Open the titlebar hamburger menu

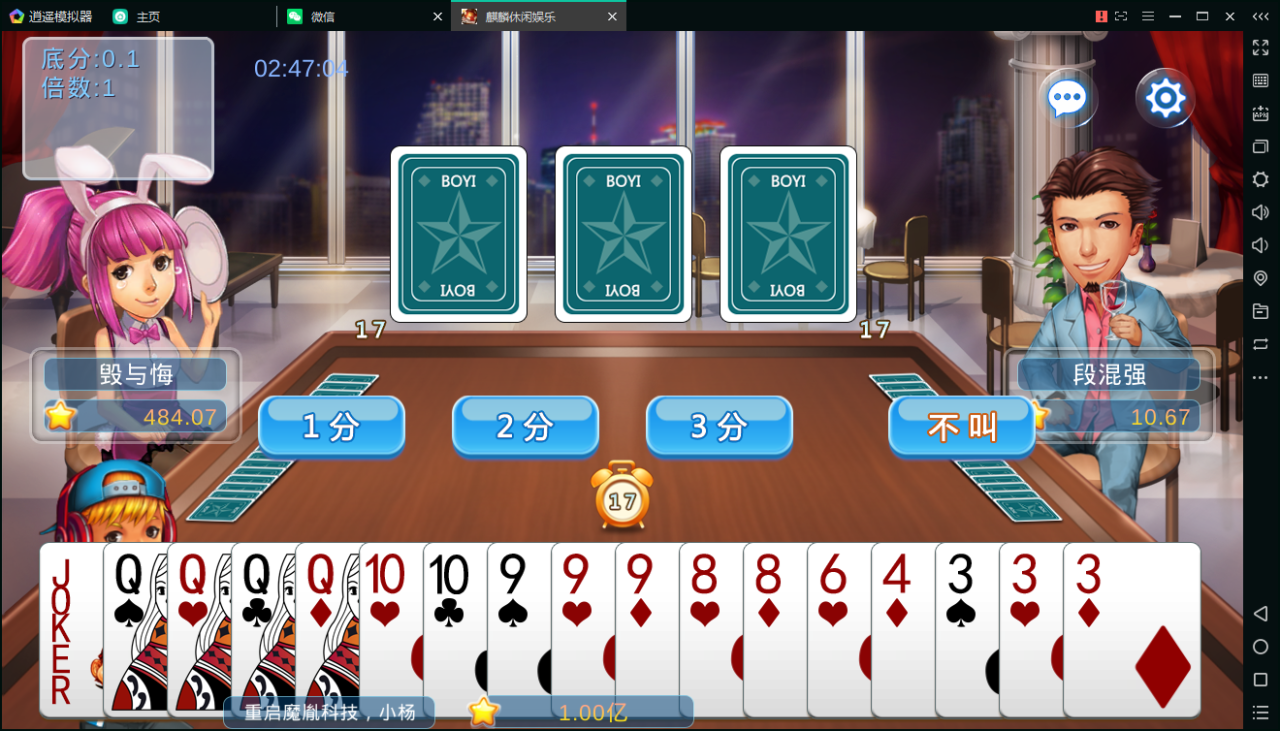(x=1148, y=16)
